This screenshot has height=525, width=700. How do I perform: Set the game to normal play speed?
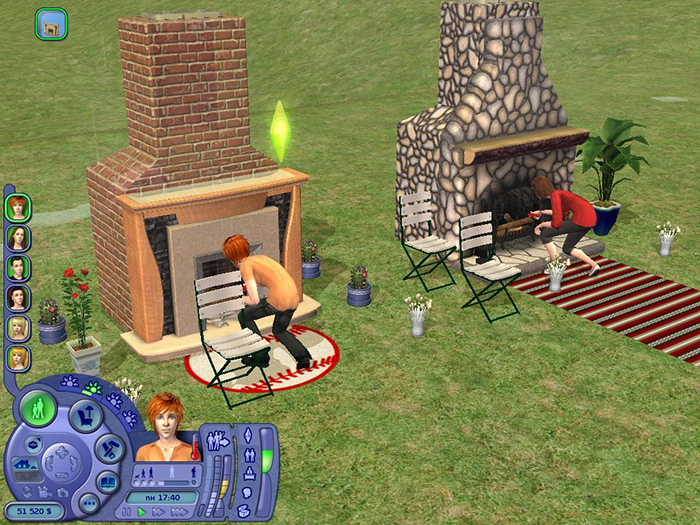tap(142, 512)
